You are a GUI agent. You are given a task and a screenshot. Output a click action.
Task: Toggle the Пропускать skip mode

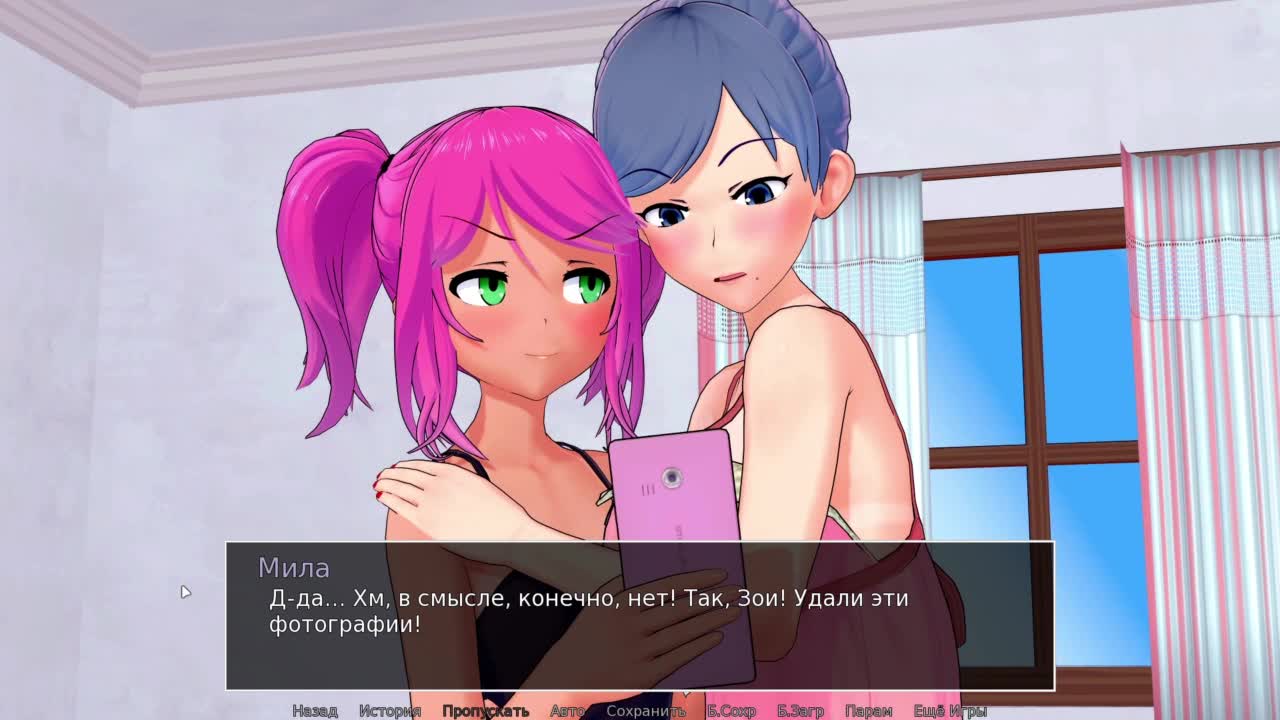coord(485,711)
